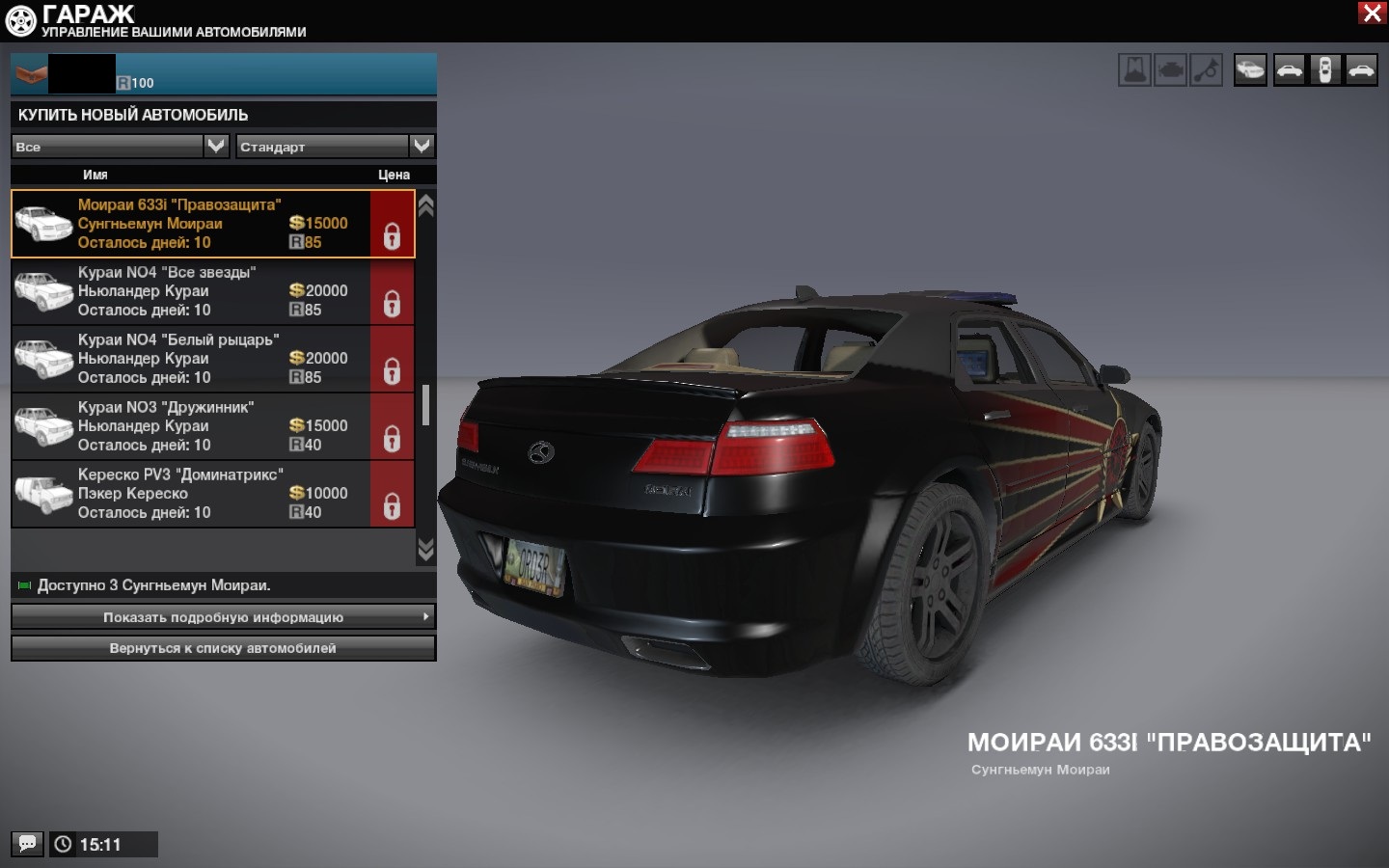Close the garage window

[1372, 14]
